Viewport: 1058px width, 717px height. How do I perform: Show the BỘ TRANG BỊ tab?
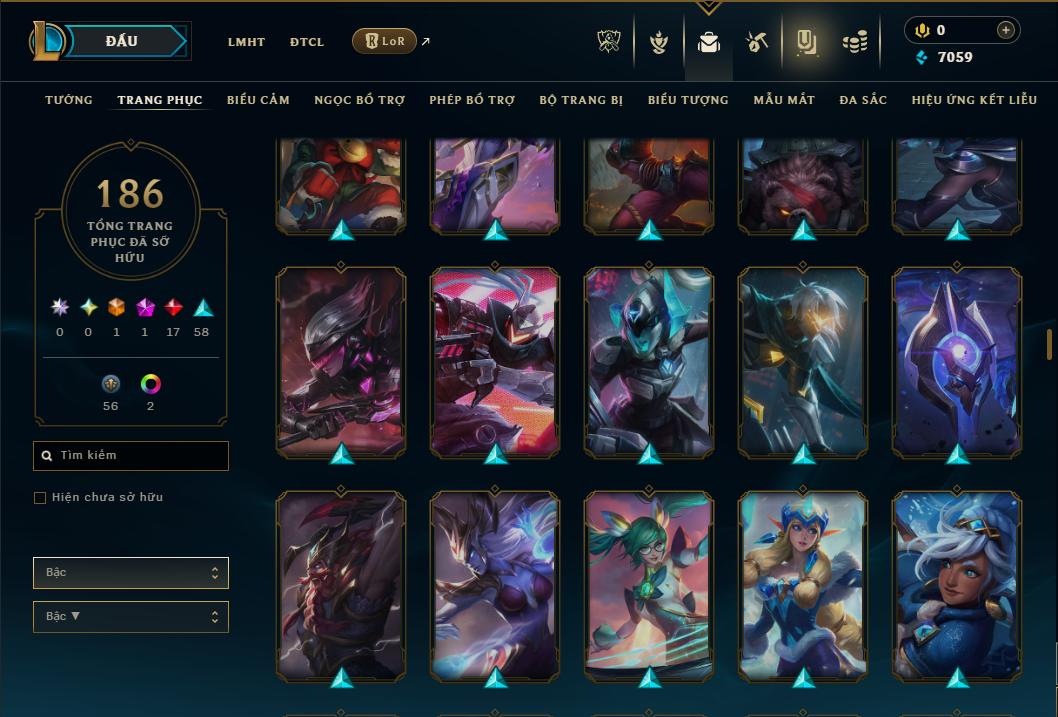(581, 100)
